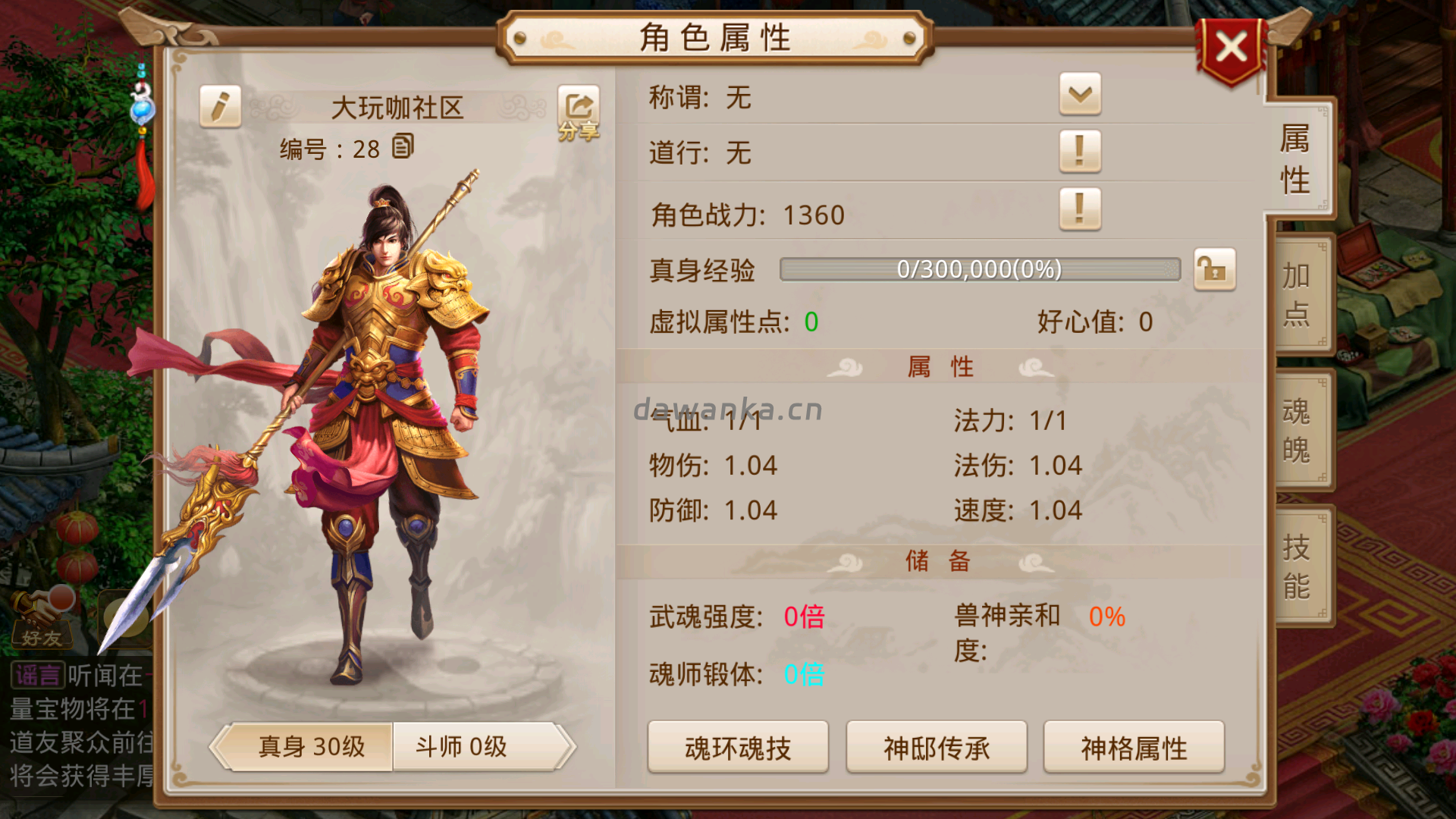1456x819 pixels.
Task: Click the 0/300,000 experience progress bar
Action: click(x=978, y=270)
